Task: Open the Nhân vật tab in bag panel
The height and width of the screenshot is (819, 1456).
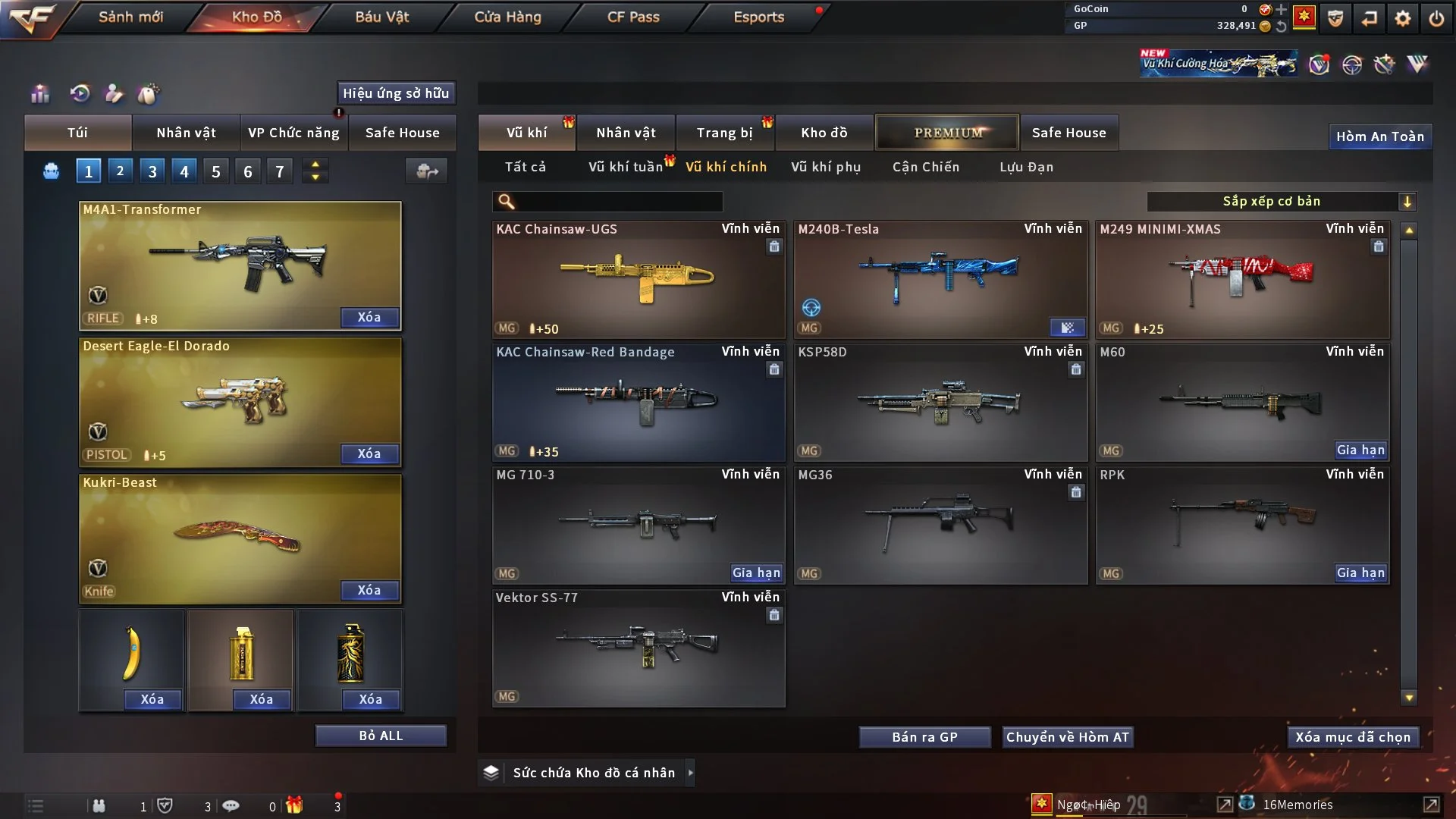Action: [186, 133]
